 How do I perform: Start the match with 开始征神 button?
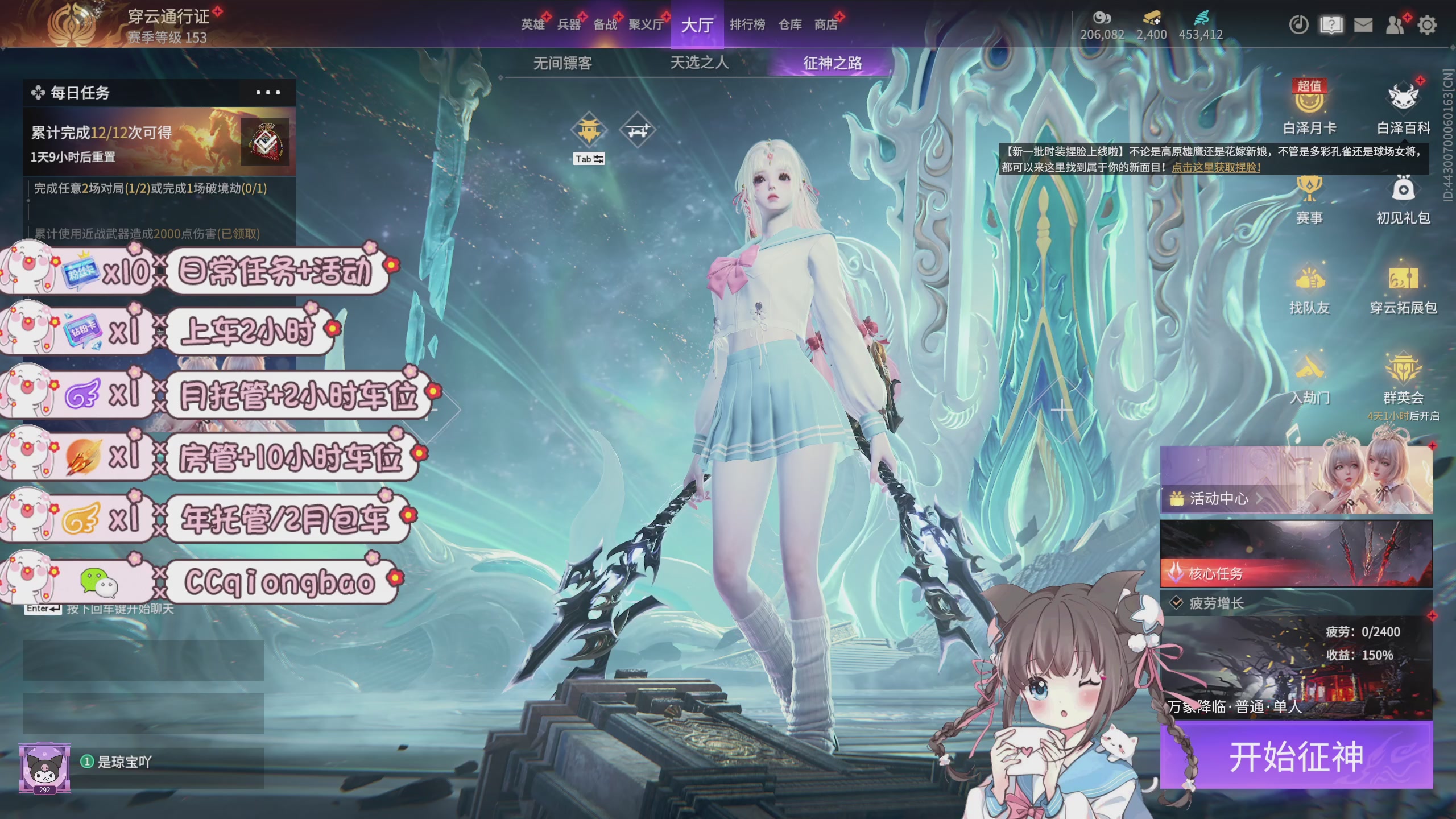pyautogui.click(x=1296, y=755)
